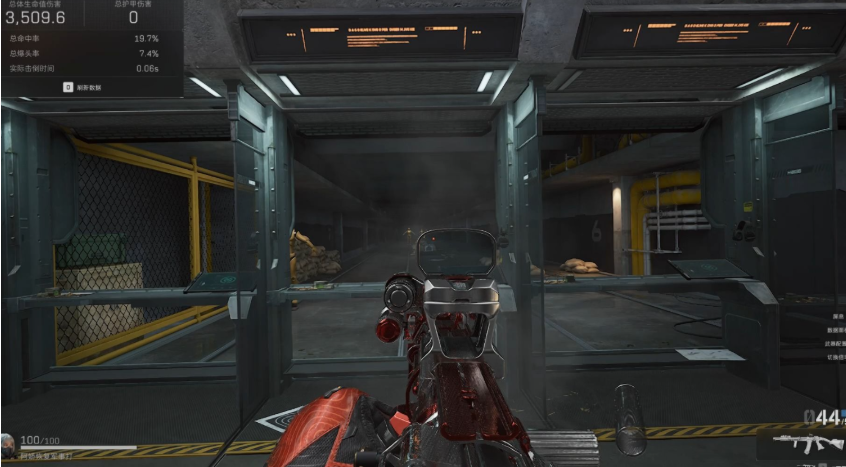
Task: Click the 刷新数据 refresh data label
Action: pyautogui.click(x=91, y=87)
